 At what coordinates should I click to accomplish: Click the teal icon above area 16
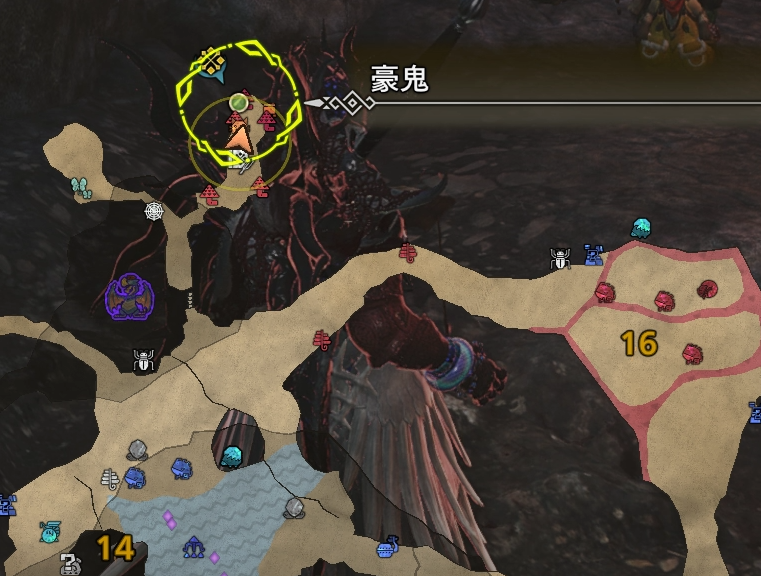tap(642, 228)
